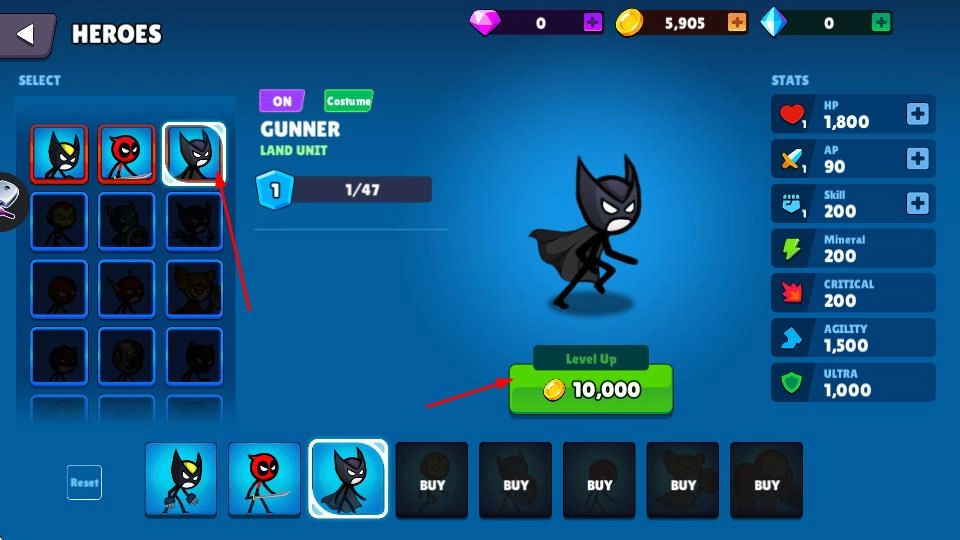960x540 pixels.
Task: Choose the yellow-masked hero in the bottom lineup
Action: tap(181, 479)
